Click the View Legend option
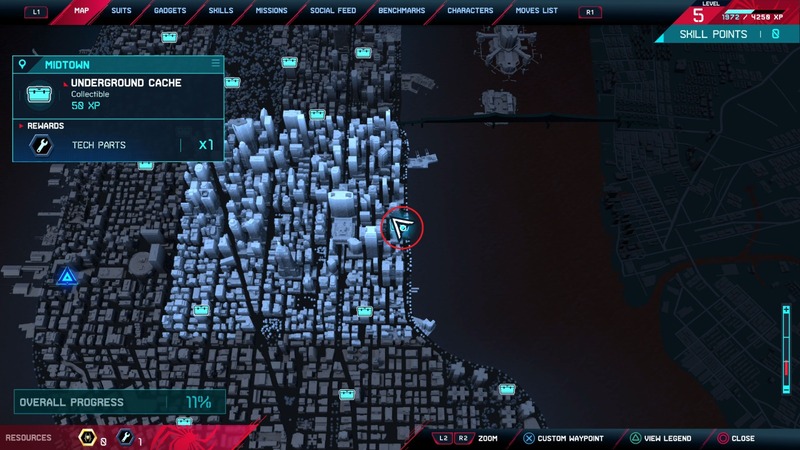The width and height of the screenshot is (800, 450). pyautogui.click(x=661, y=438)
